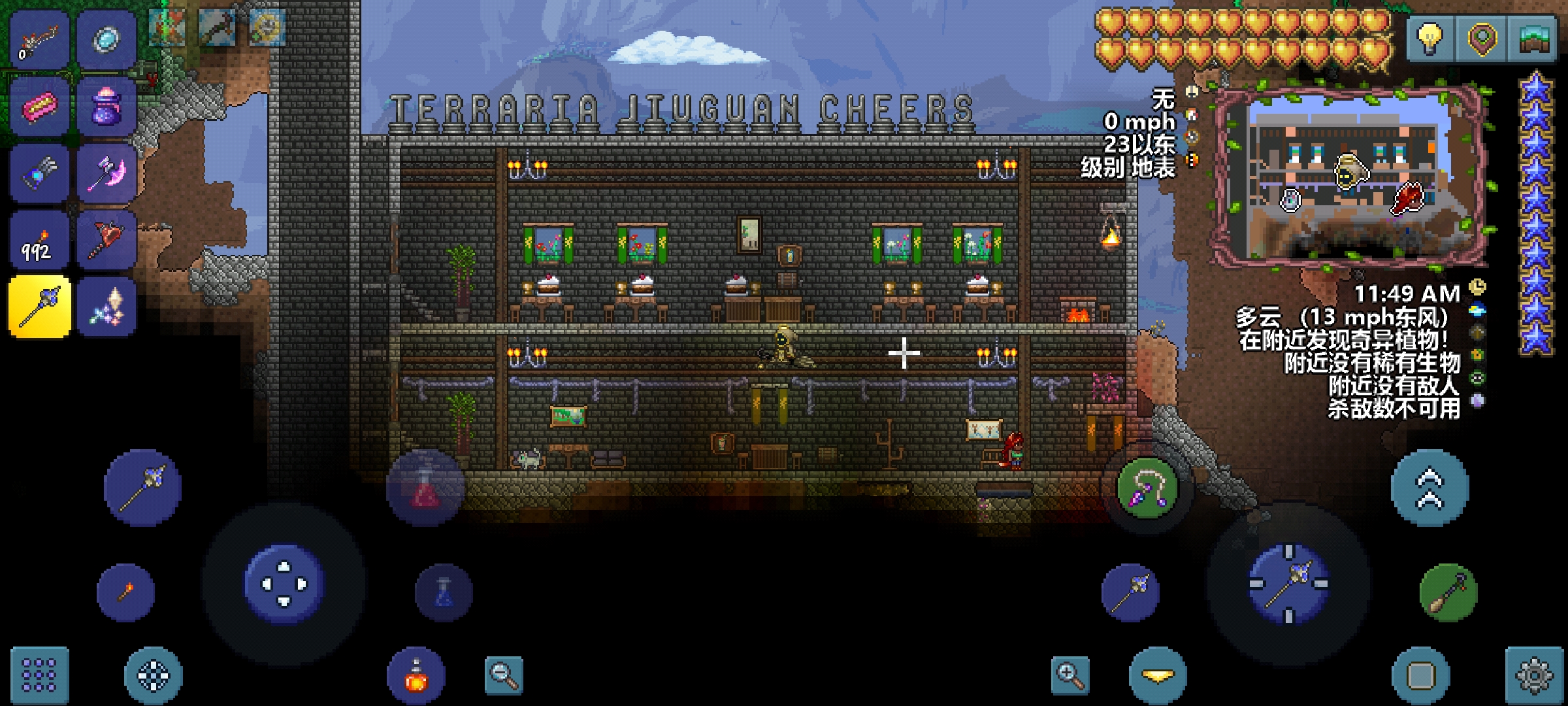Select the torch stack of 992

click(x=39, y=241)
